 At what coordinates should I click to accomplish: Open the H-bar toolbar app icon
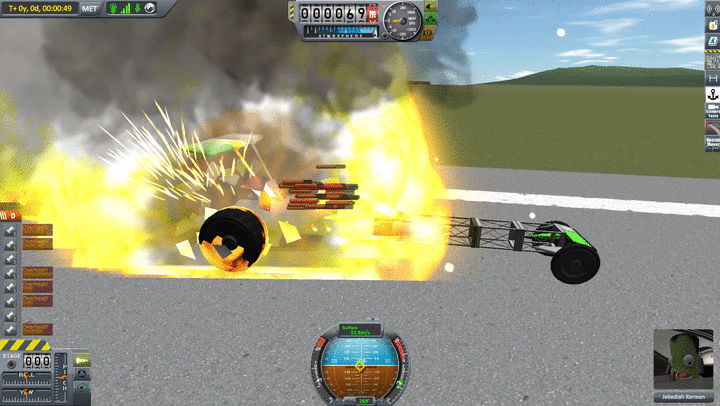(x=712, y=78)
